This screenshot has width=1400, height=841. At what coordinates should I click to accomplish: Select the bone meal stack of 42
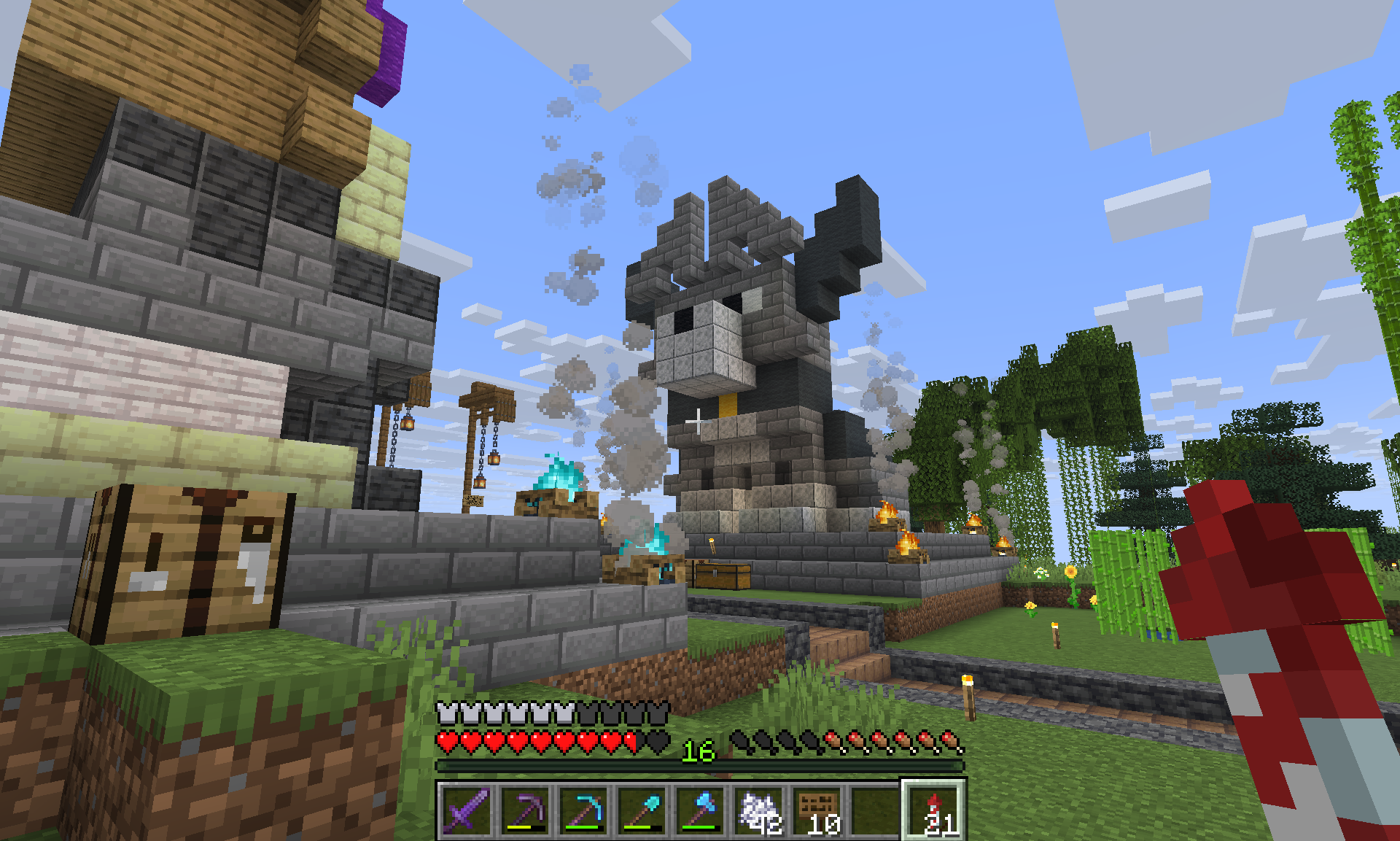click(758, 810)
